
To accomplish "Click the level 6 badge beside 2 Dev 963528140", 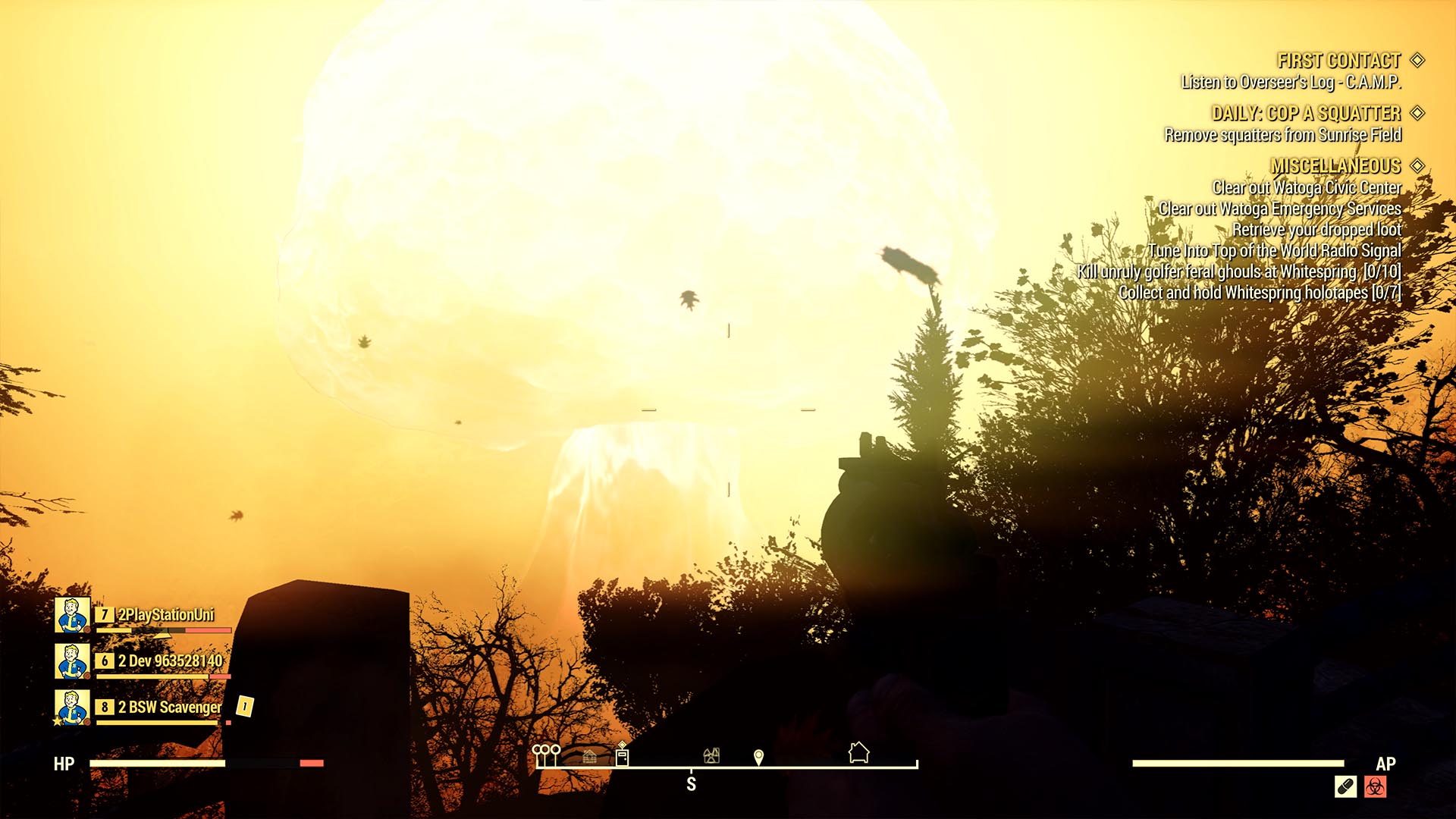I will [x=105, y=661].
